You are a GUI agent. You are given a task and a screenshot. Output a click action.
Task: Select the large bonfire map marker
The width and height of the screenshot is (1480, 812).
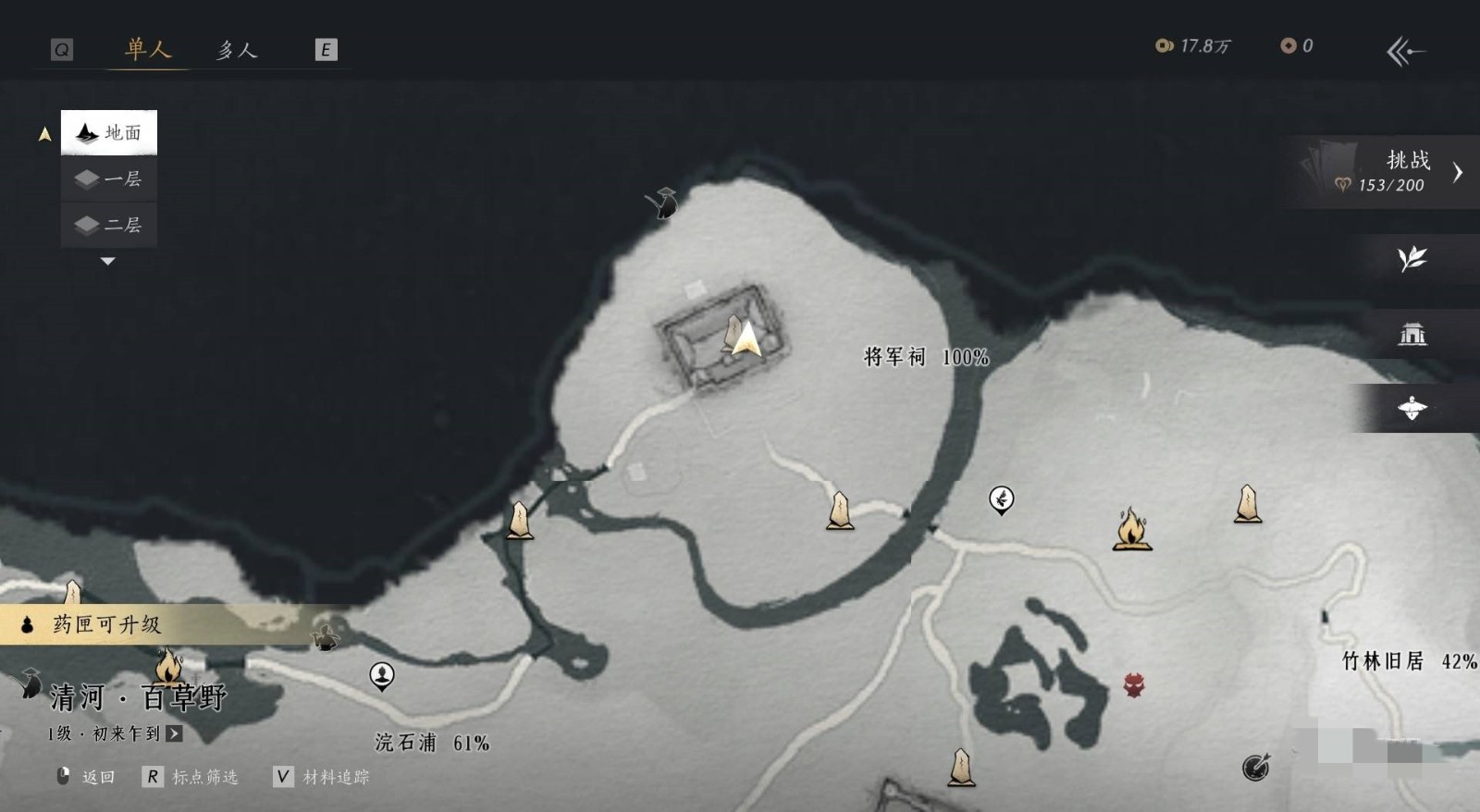pyautogui.click(x=1131, y=530)
